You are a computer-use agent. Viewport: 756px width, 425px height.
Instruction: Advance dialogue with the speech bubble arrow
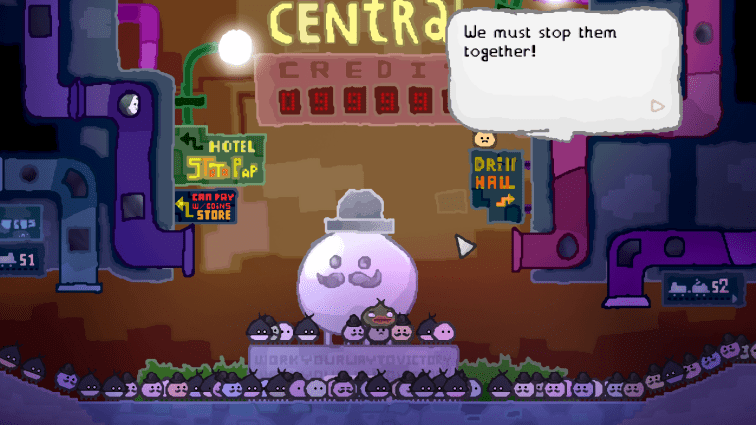coord(657,105)
